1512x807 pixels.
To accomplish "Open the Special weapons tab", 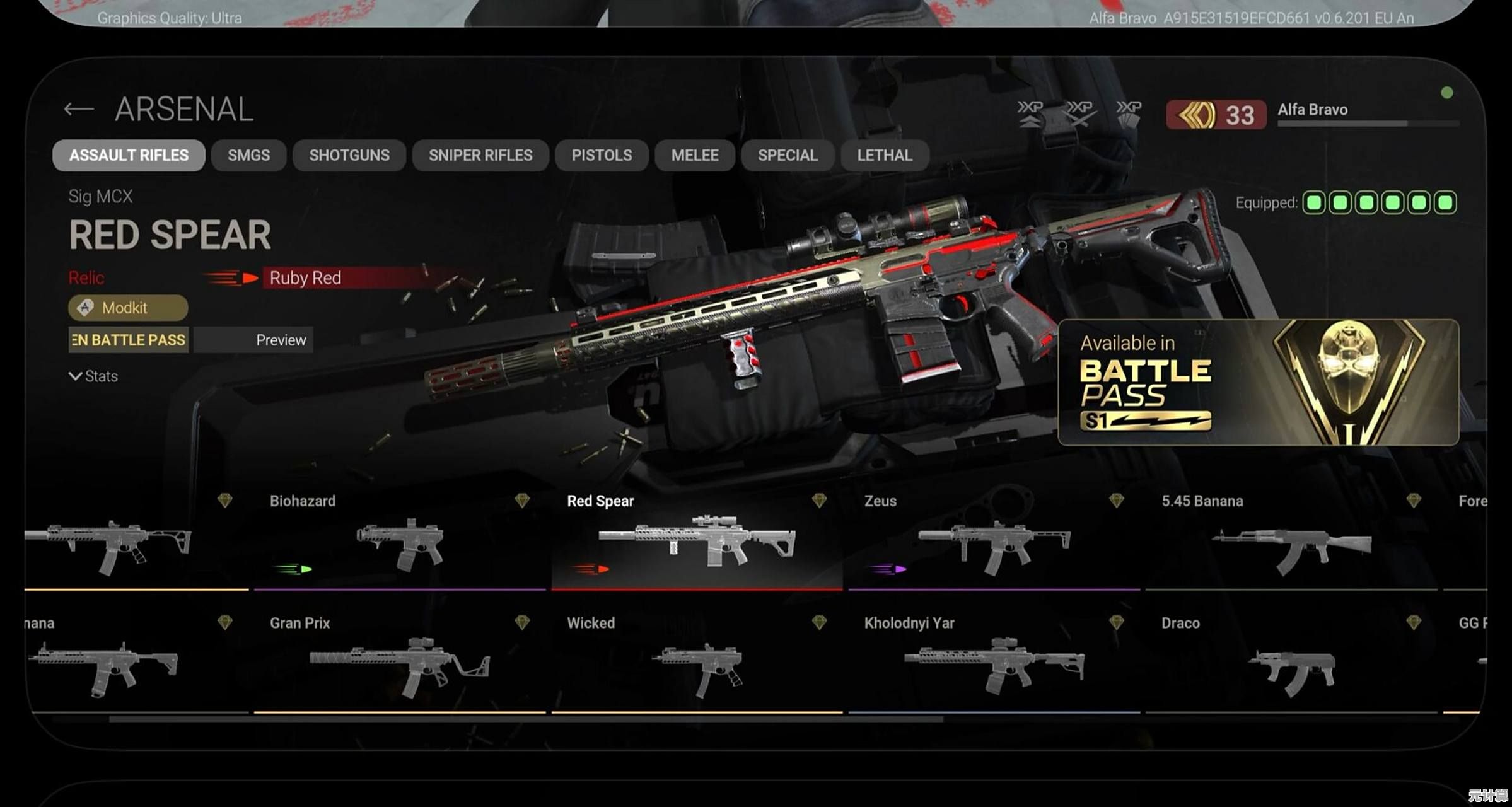I will pyautogui.click(x=788, y=156).
